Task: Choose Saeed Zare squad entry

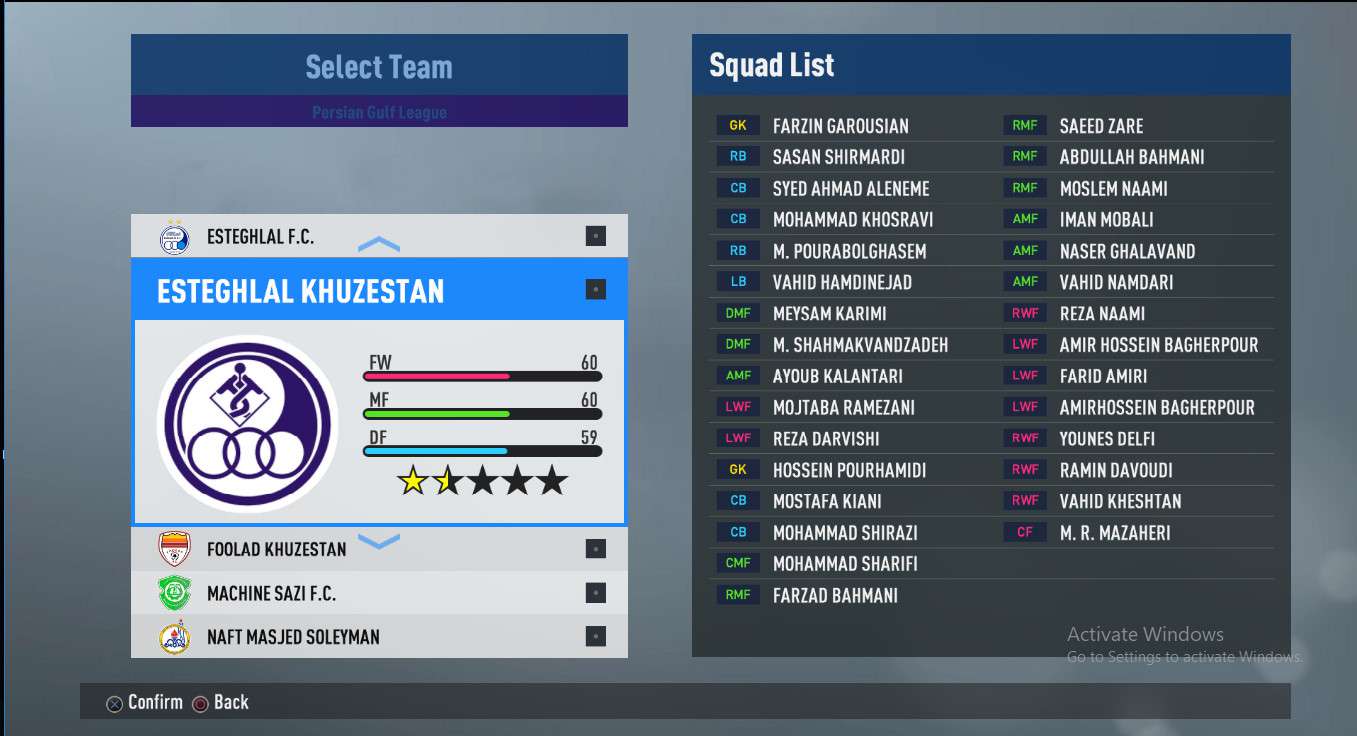Action: tap(1101, 126)
